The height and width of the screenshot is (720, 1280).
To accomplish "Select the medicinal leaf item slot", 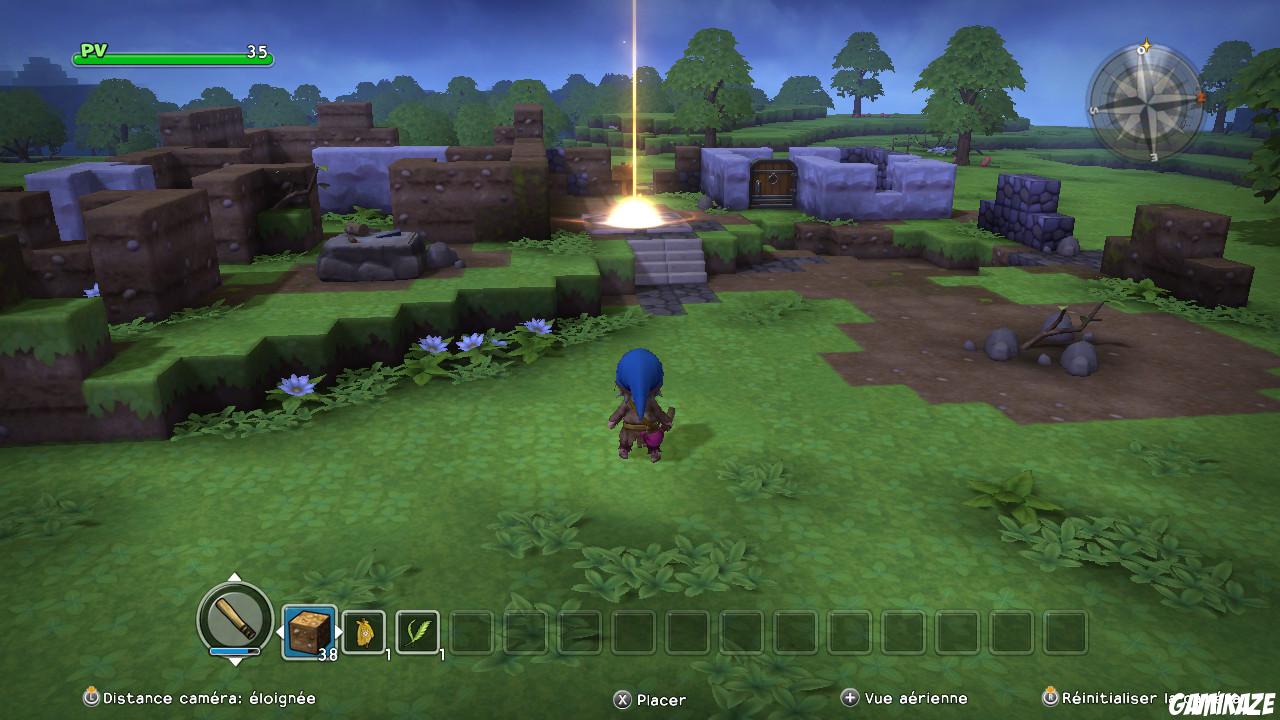I will (x=417, y=630).
